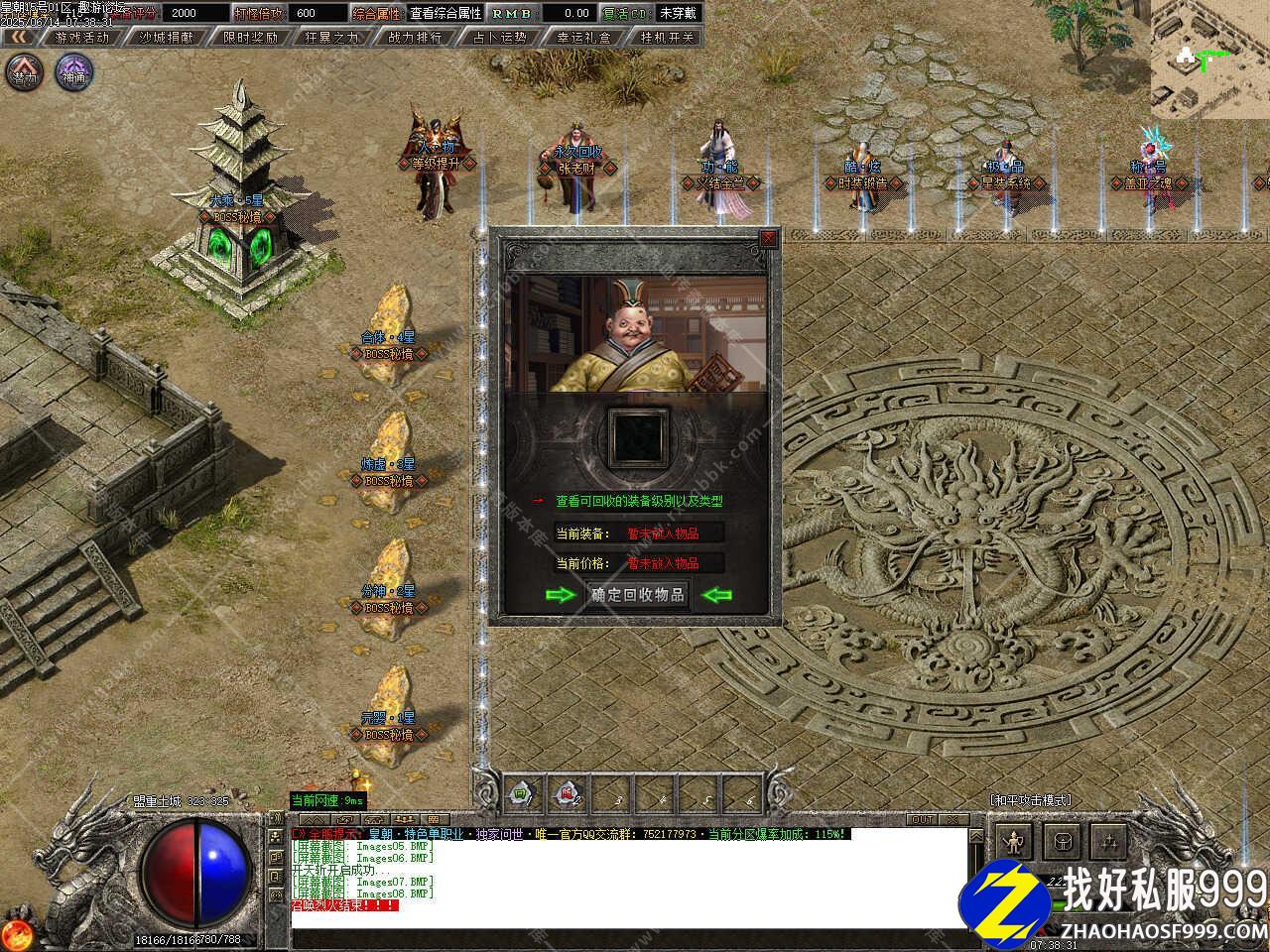Image resolution: width=1270 pixels, height=952 pixels.
Task: Toggle the 挂机开关 auto-play switch
Action: (669, 37)
